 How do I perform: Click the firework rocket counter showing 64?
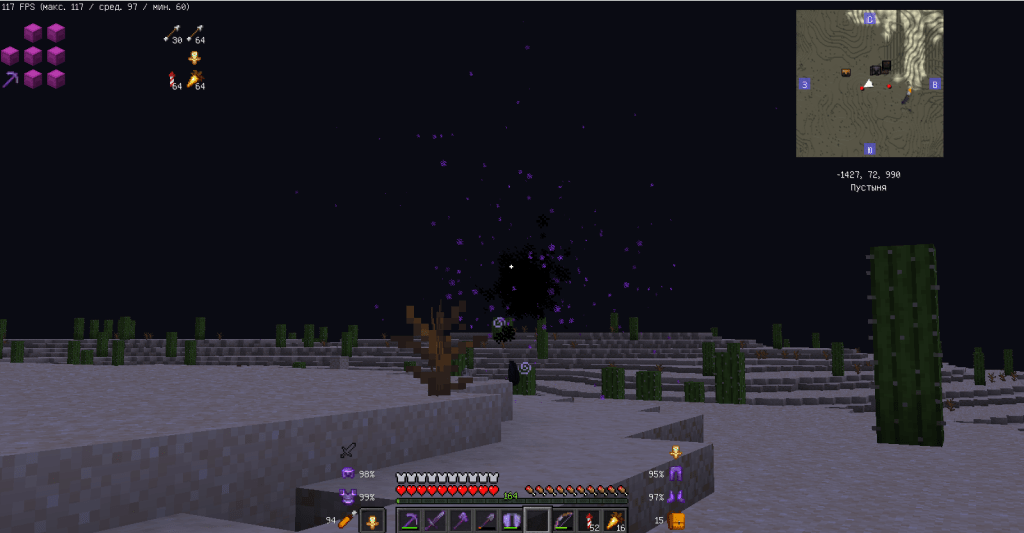pos(173,80)
